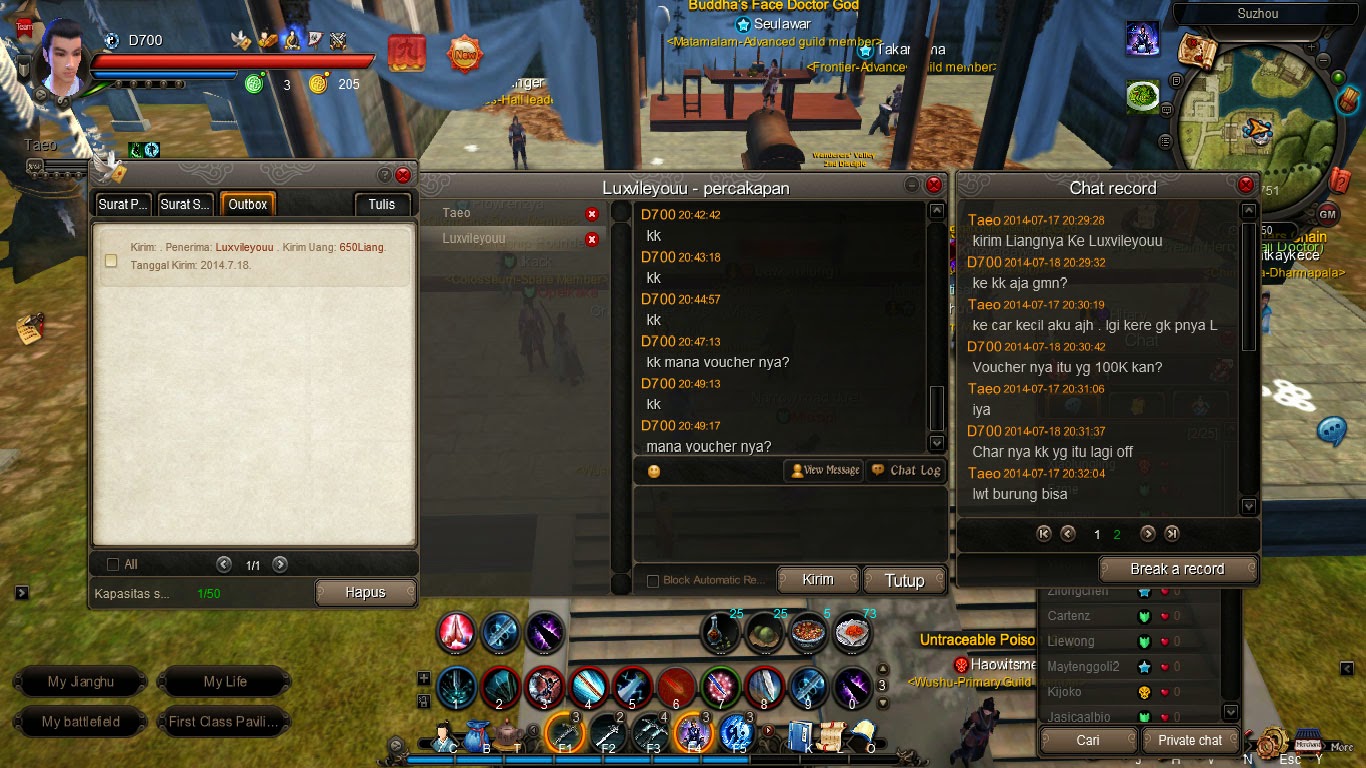This screenshot has width=1366, height=768.
Task: Open the My Jianghu menu
Action: click(x=81, y=682)
